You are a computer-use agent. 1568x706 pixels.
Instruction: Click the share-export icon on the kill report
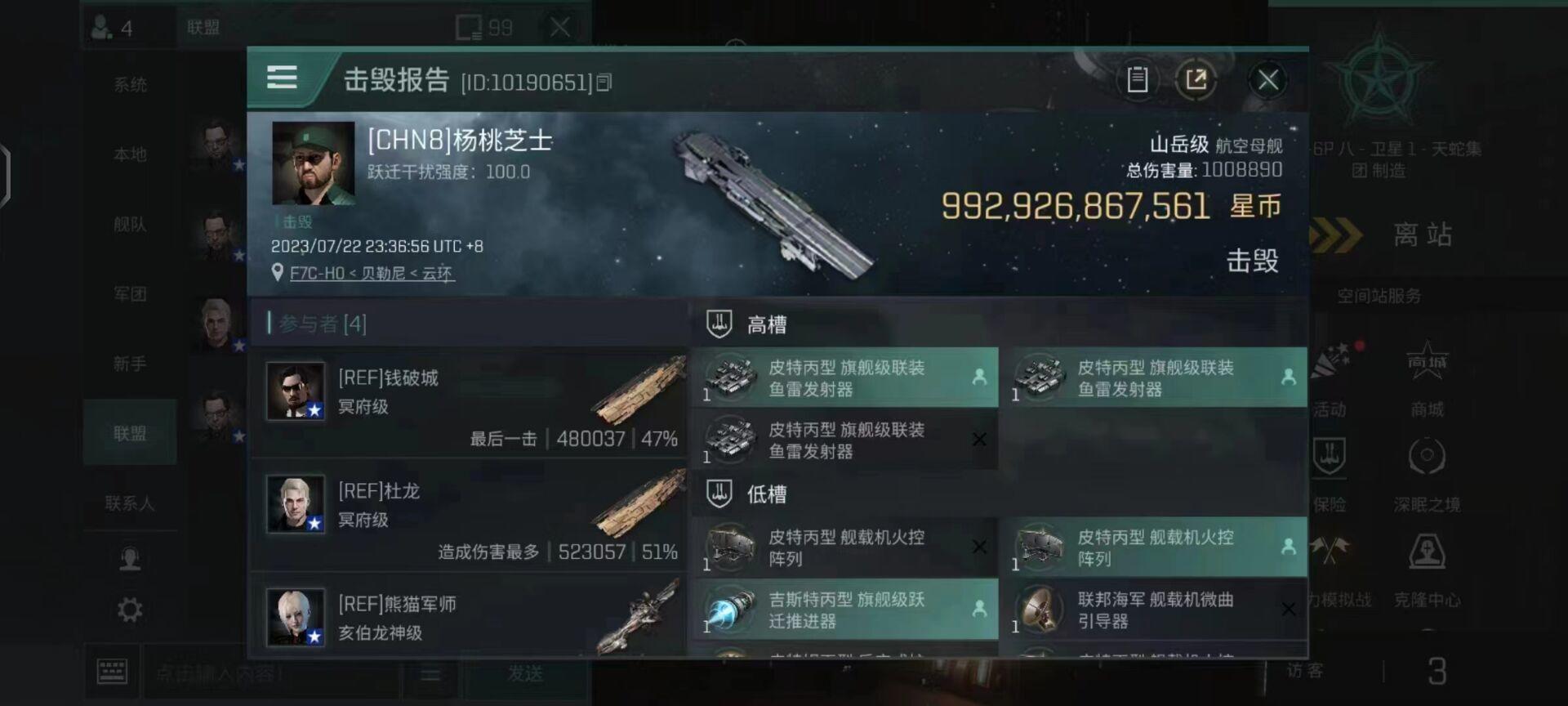(x=1197, y=79)
